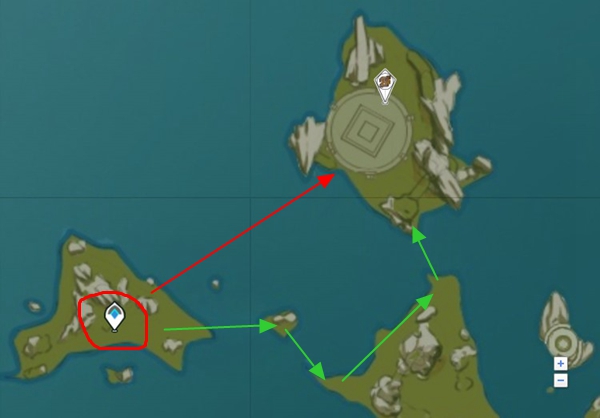Click the map zoom-out minus button
Screen dimensions: 600x418
560,380
